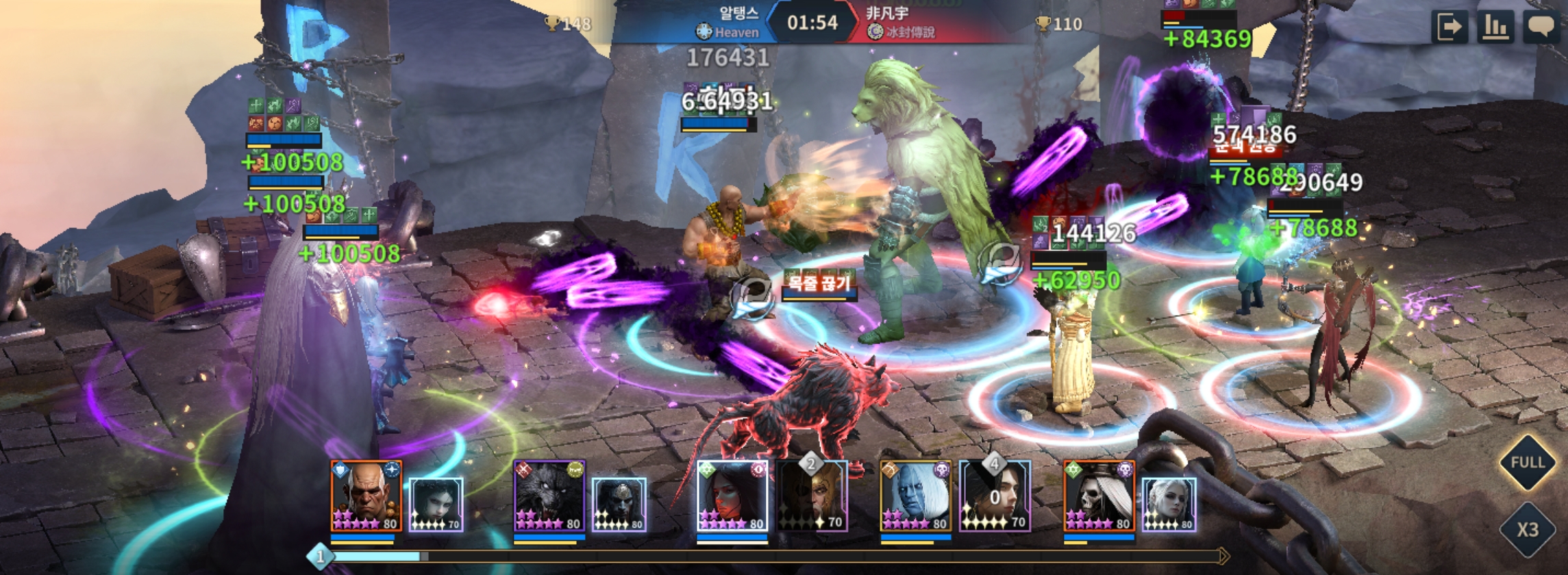Change battle speed with the X3 button
This screenshot has width=1568, height=575.
(x=1527, y=530)
